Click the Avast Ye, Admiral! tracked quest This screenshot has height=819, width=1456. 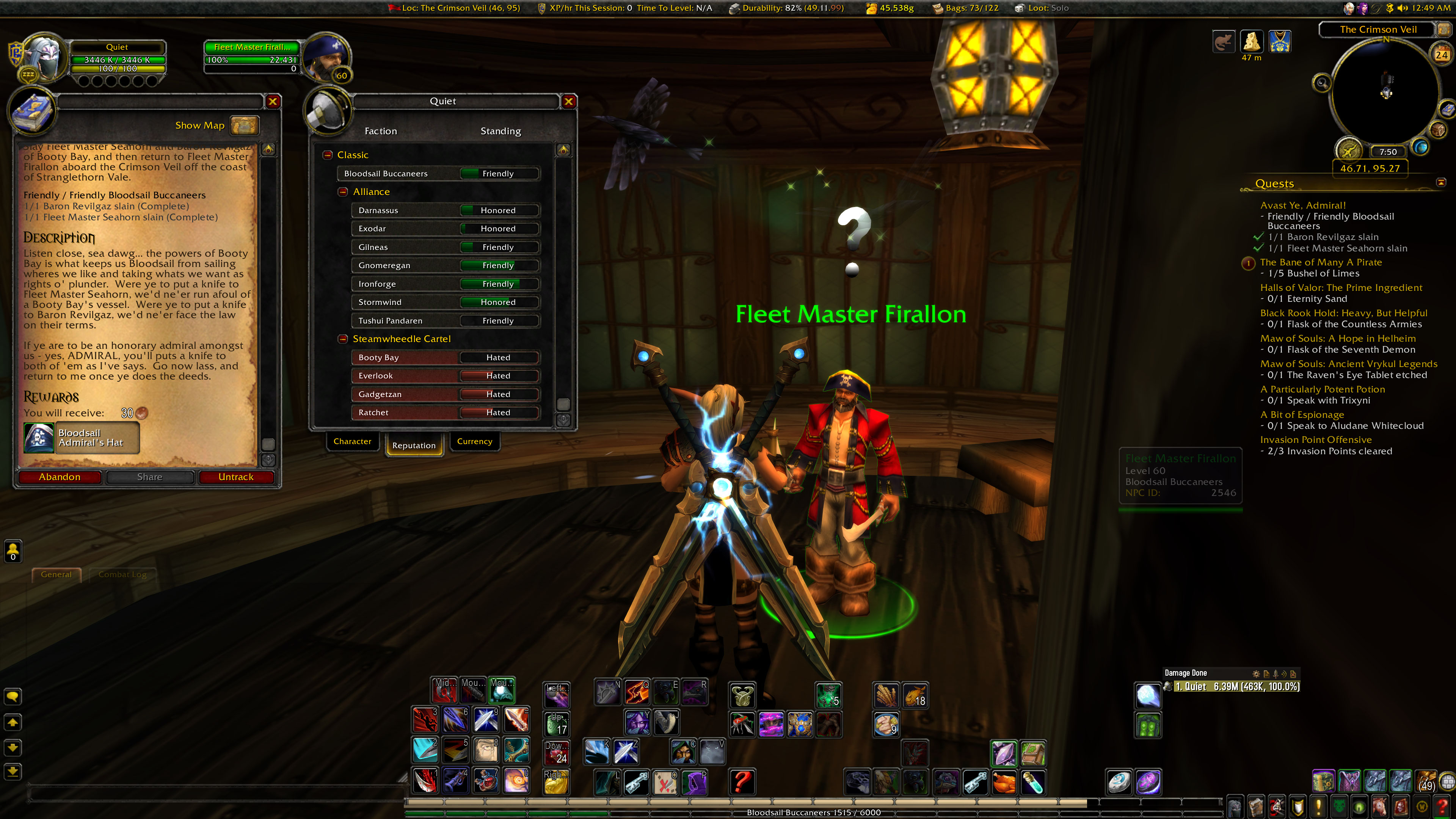[1302, 206]
